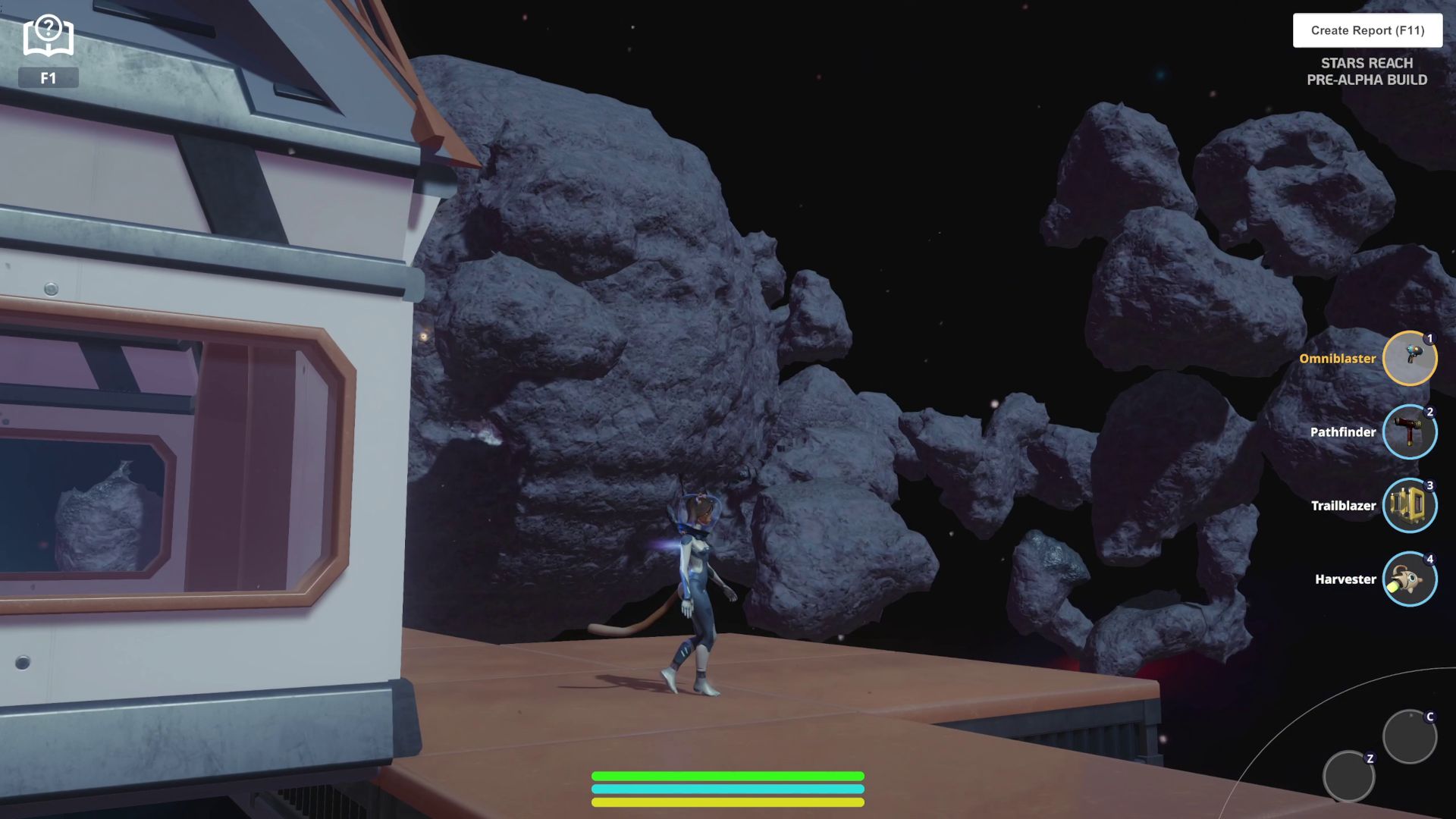Activate the empty Z ability slot
Screen dimensions: 1456x819
click(x=1348, y=777)
